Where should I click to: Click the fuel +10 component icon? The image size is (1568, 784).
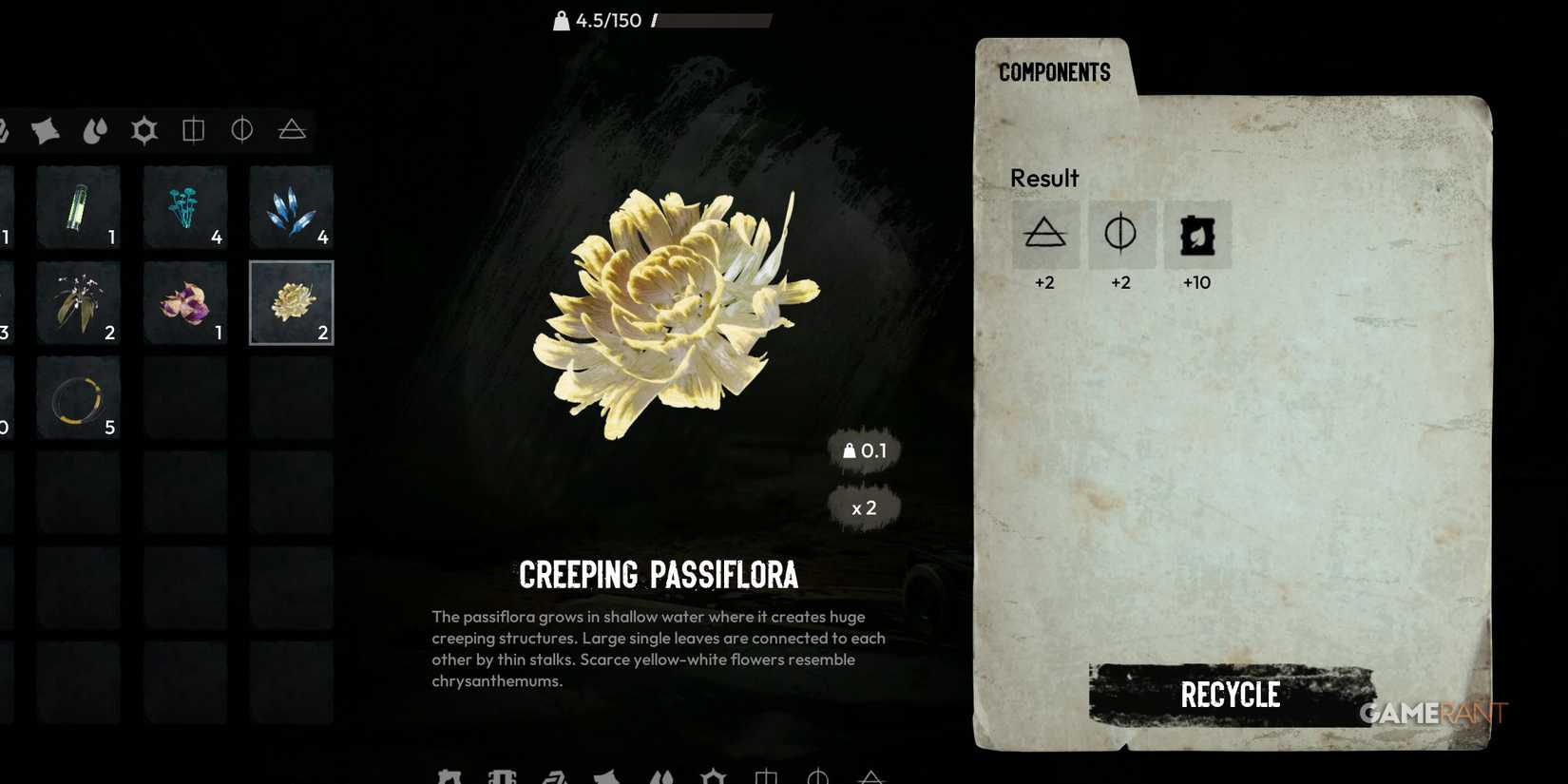click(x=1196, y=234)
